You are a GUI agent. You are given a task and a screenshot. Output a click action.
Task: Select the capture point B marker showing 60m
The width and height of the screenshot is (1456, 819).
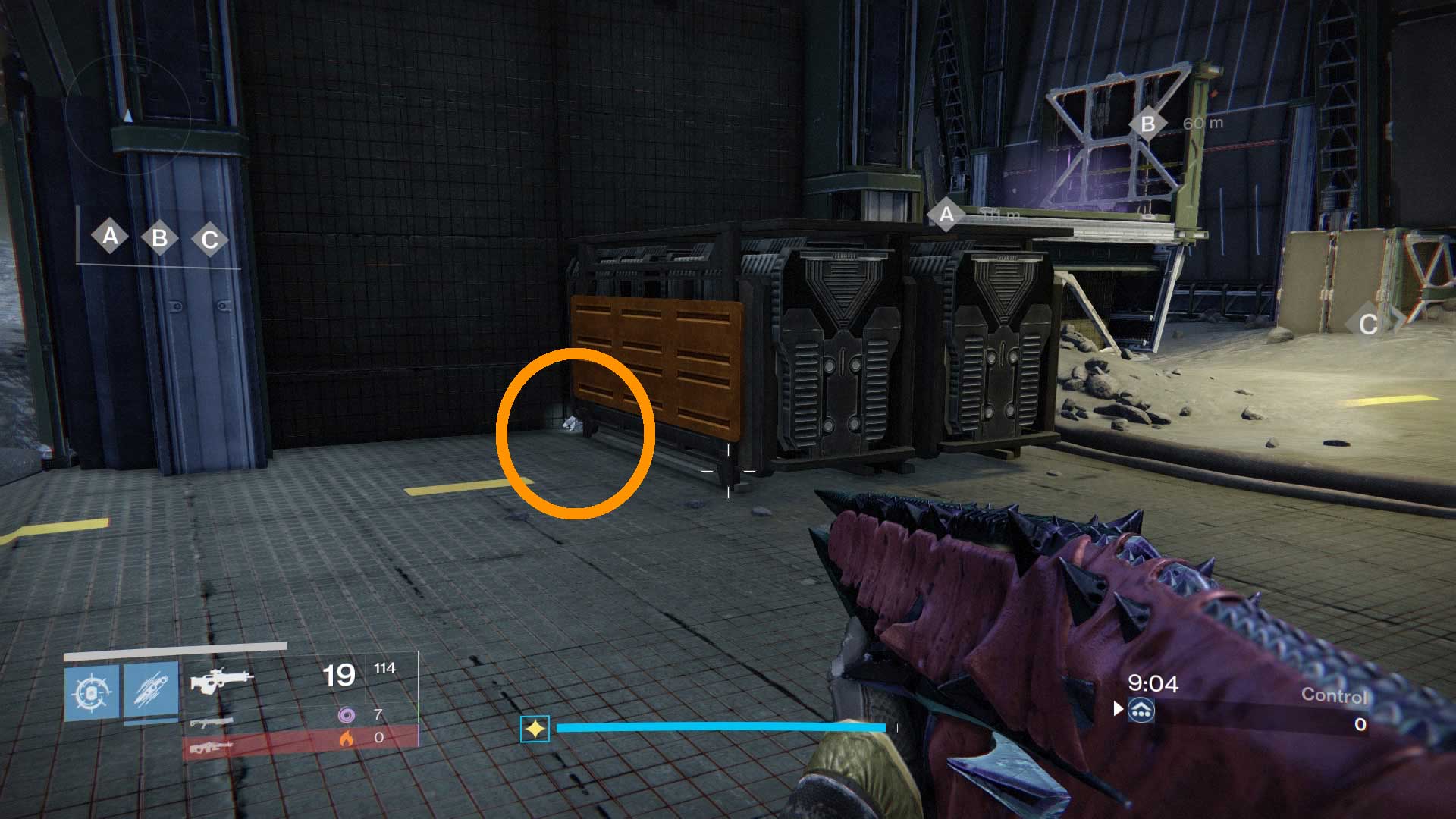(x=1150, y=122)
